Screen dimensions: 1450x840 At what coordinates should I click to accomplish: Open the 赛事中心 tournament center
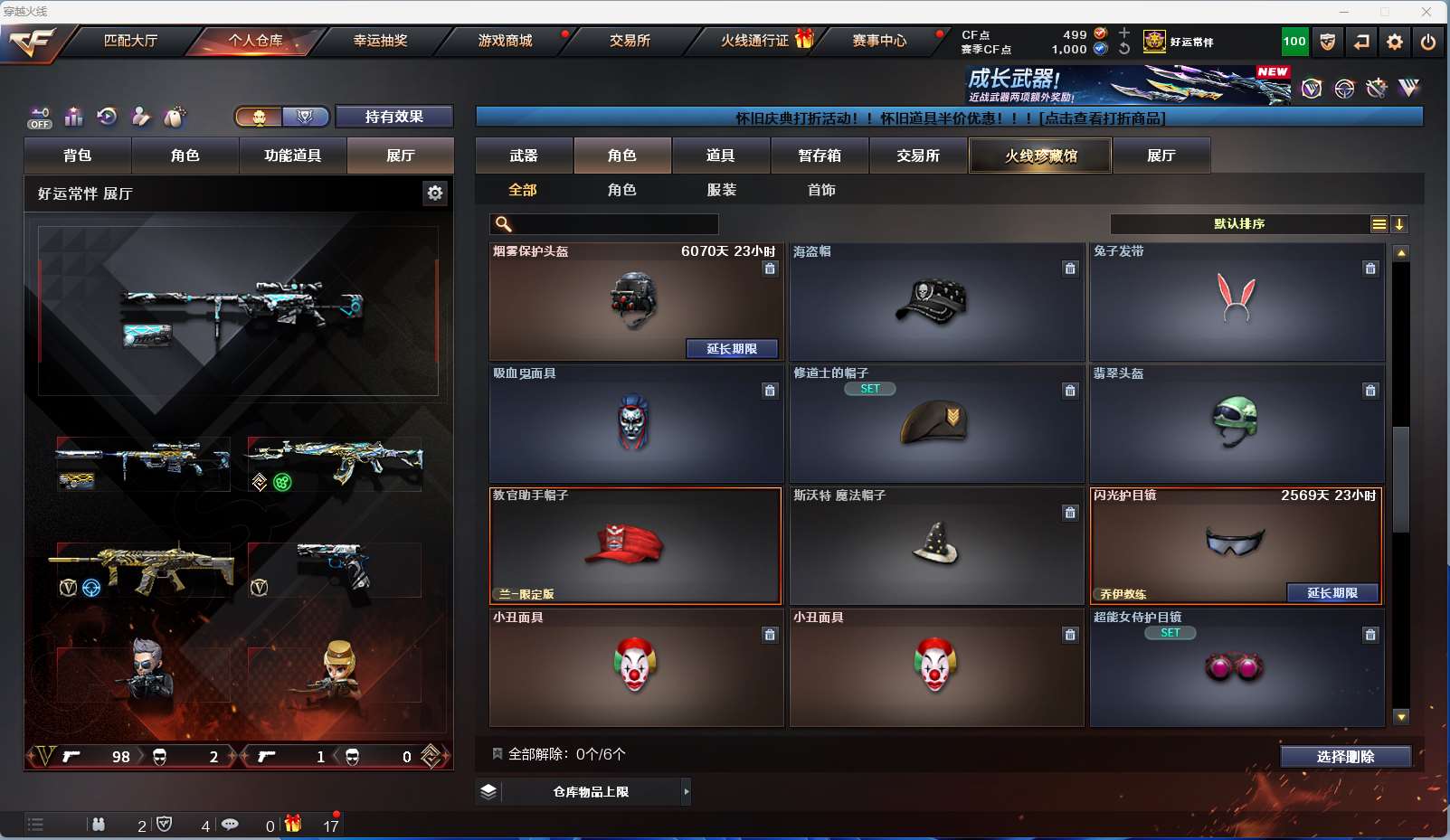click(879, 41)
